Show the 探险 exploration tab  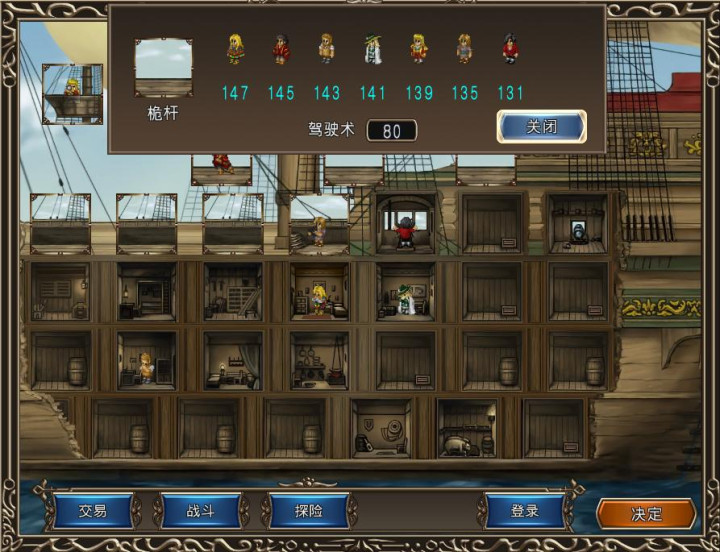(x=308, y=511)
